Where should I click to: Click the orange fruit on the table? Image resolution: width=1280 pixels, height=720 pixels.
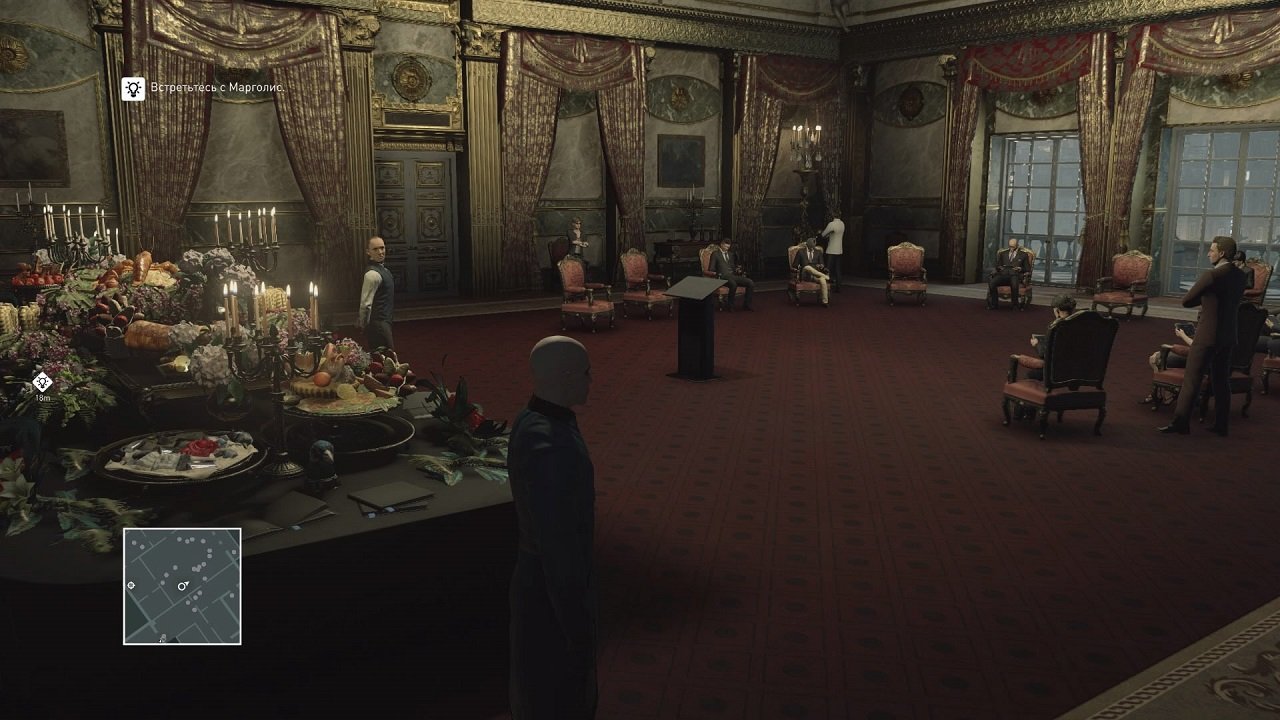(x=320, y=380)
